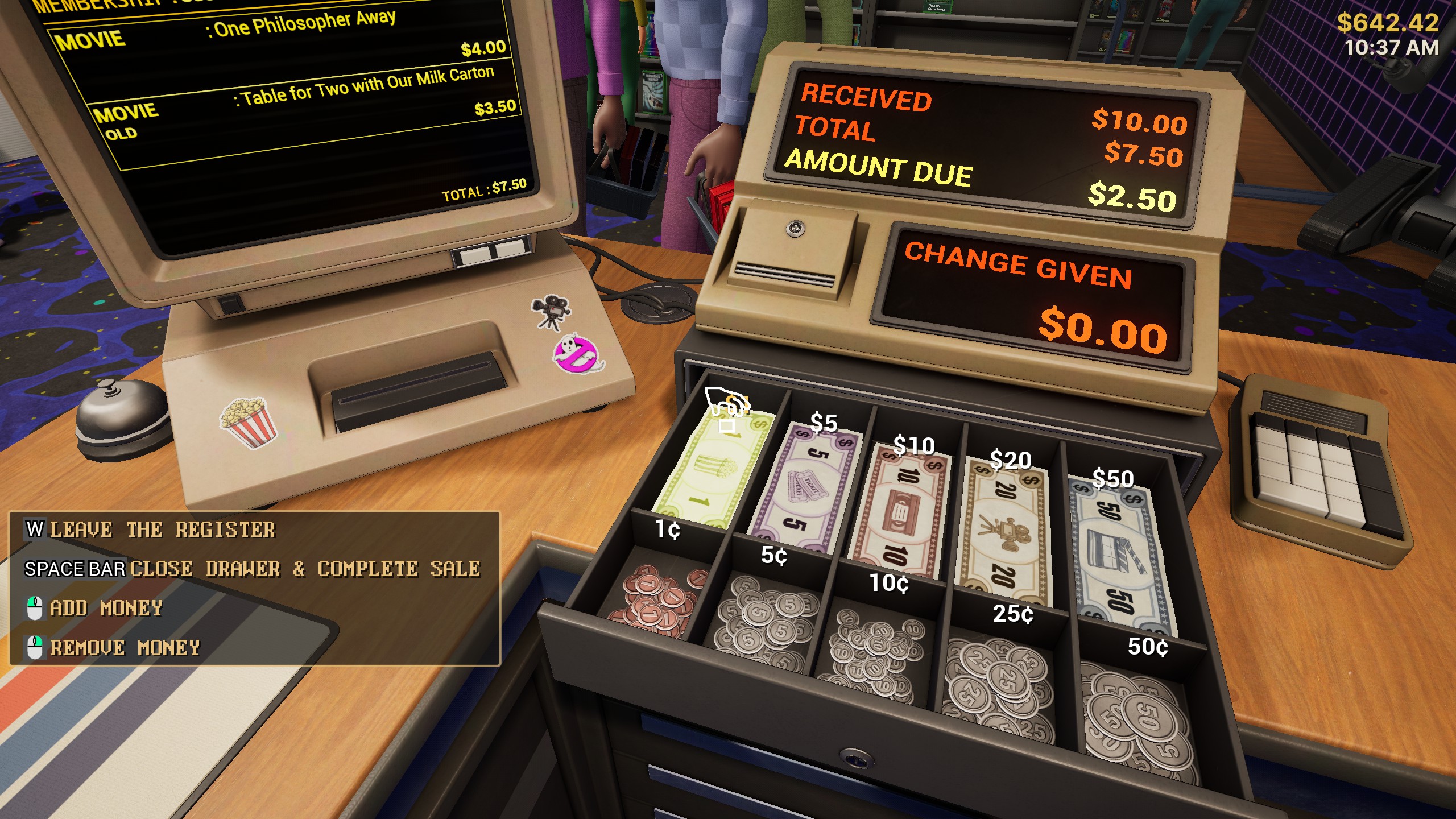Take a 1¢ copper coin
This screenshot has height=819, width=1456.
tap(654, 603)
